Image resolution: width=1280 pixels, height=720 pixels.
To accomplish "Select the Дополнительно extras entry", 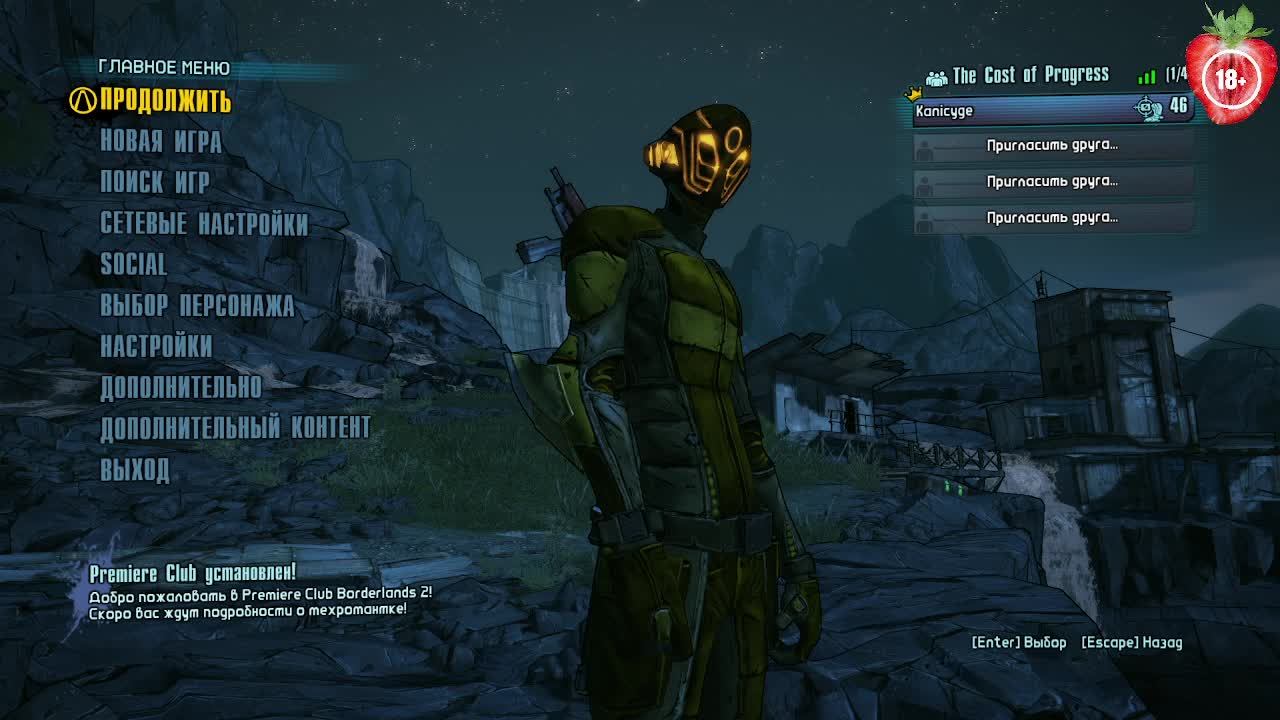I will point(181,387).
